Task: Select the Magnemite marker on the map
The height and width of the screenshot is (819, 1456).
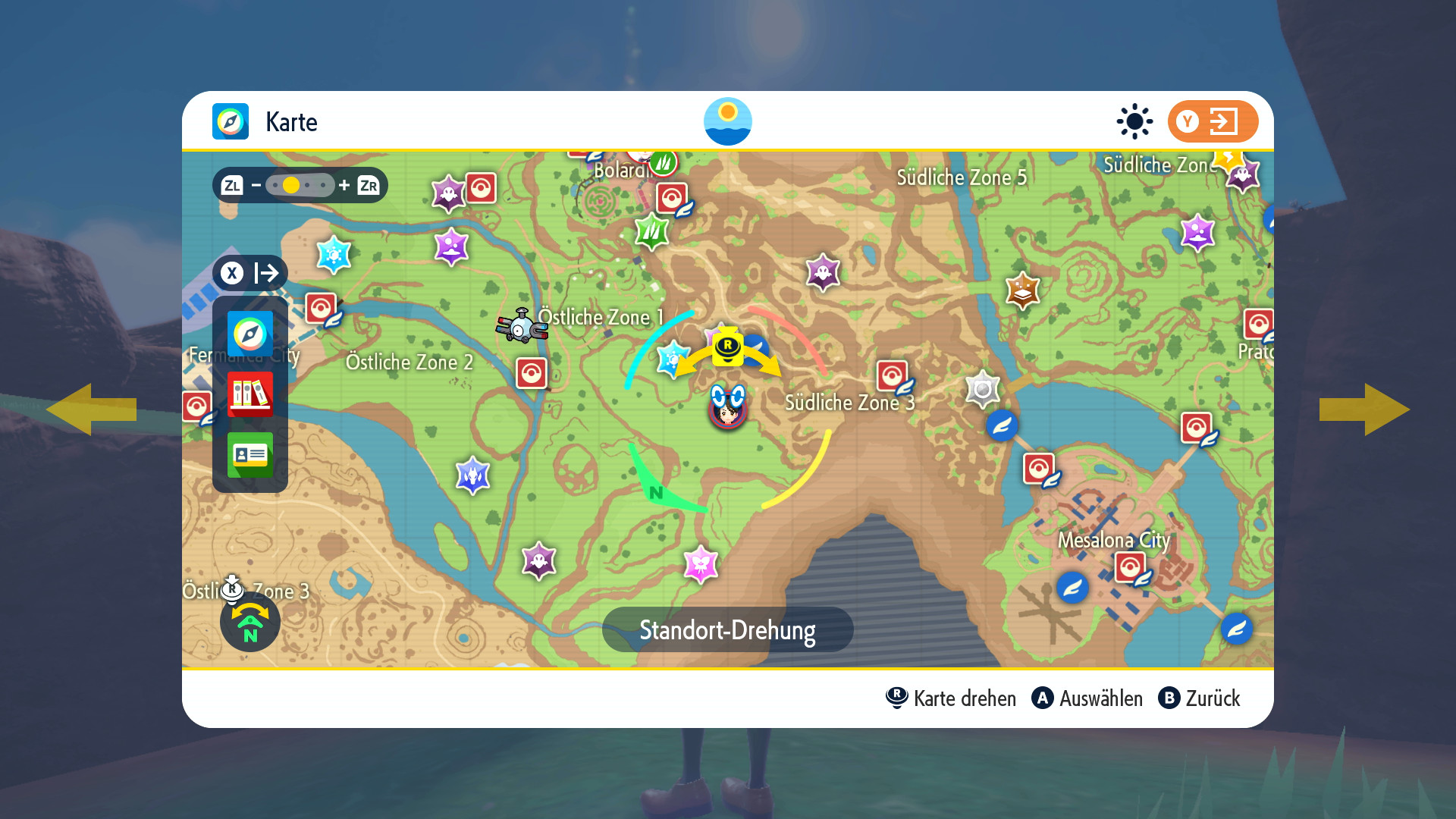Action: tap(522, 326)
